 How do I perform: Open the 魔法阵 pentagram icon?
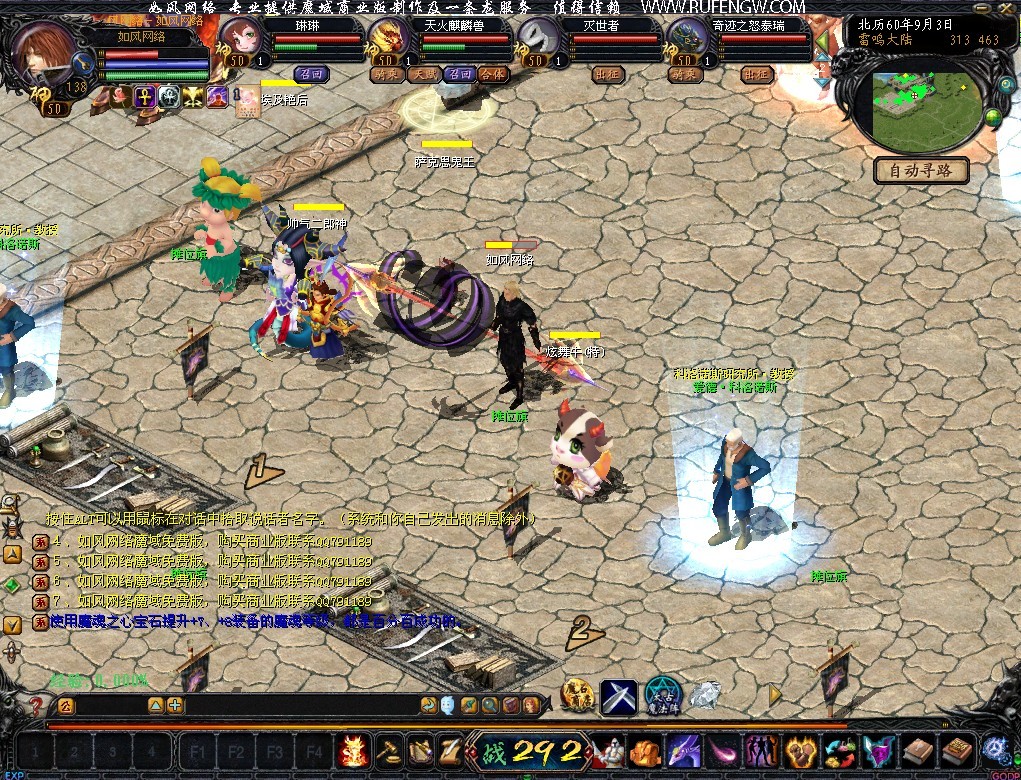click(662, 695)
